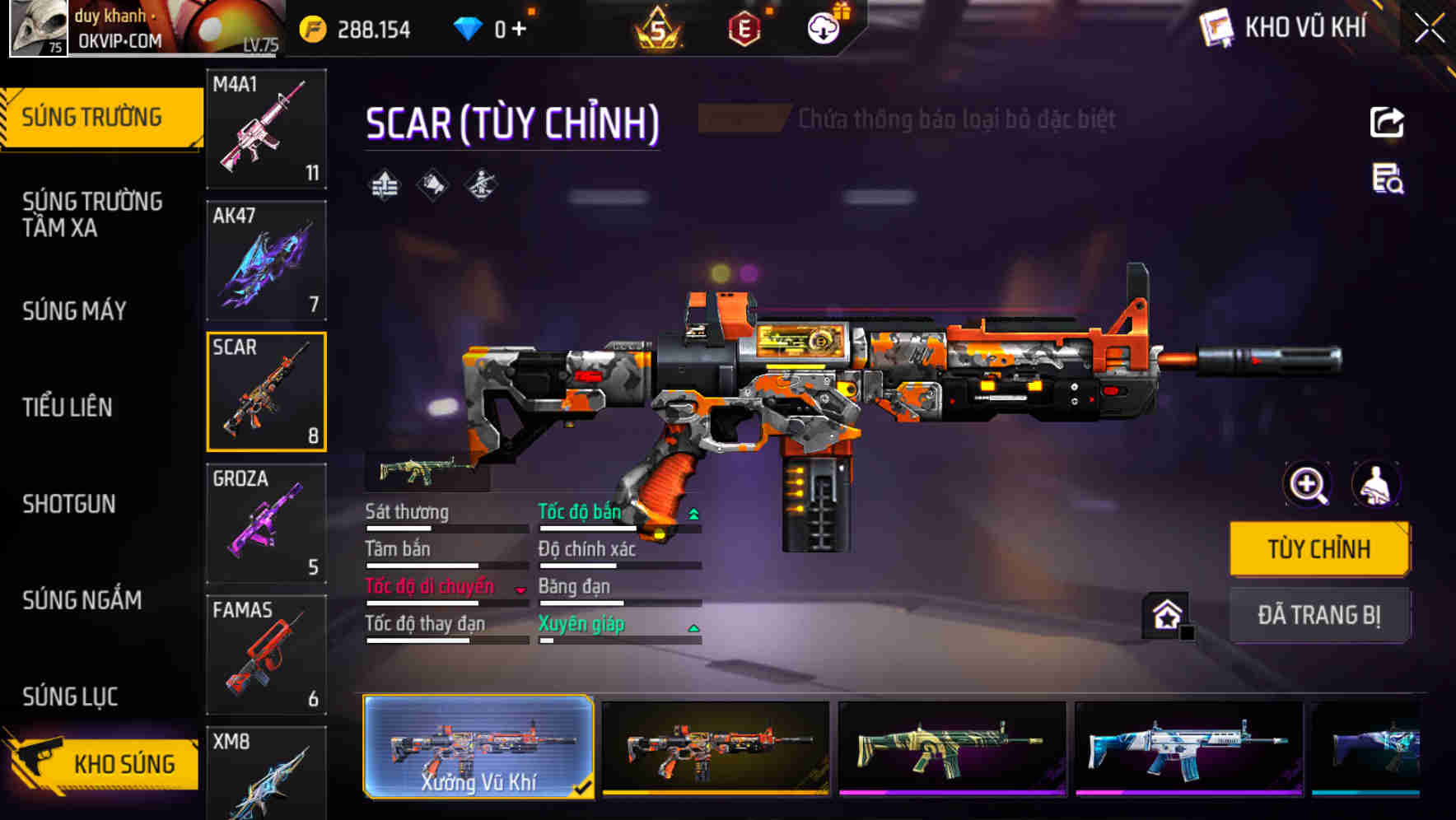The image size is (1456, 820).
Task: Open the SHOTGUN category
Action: click(67, 503)
